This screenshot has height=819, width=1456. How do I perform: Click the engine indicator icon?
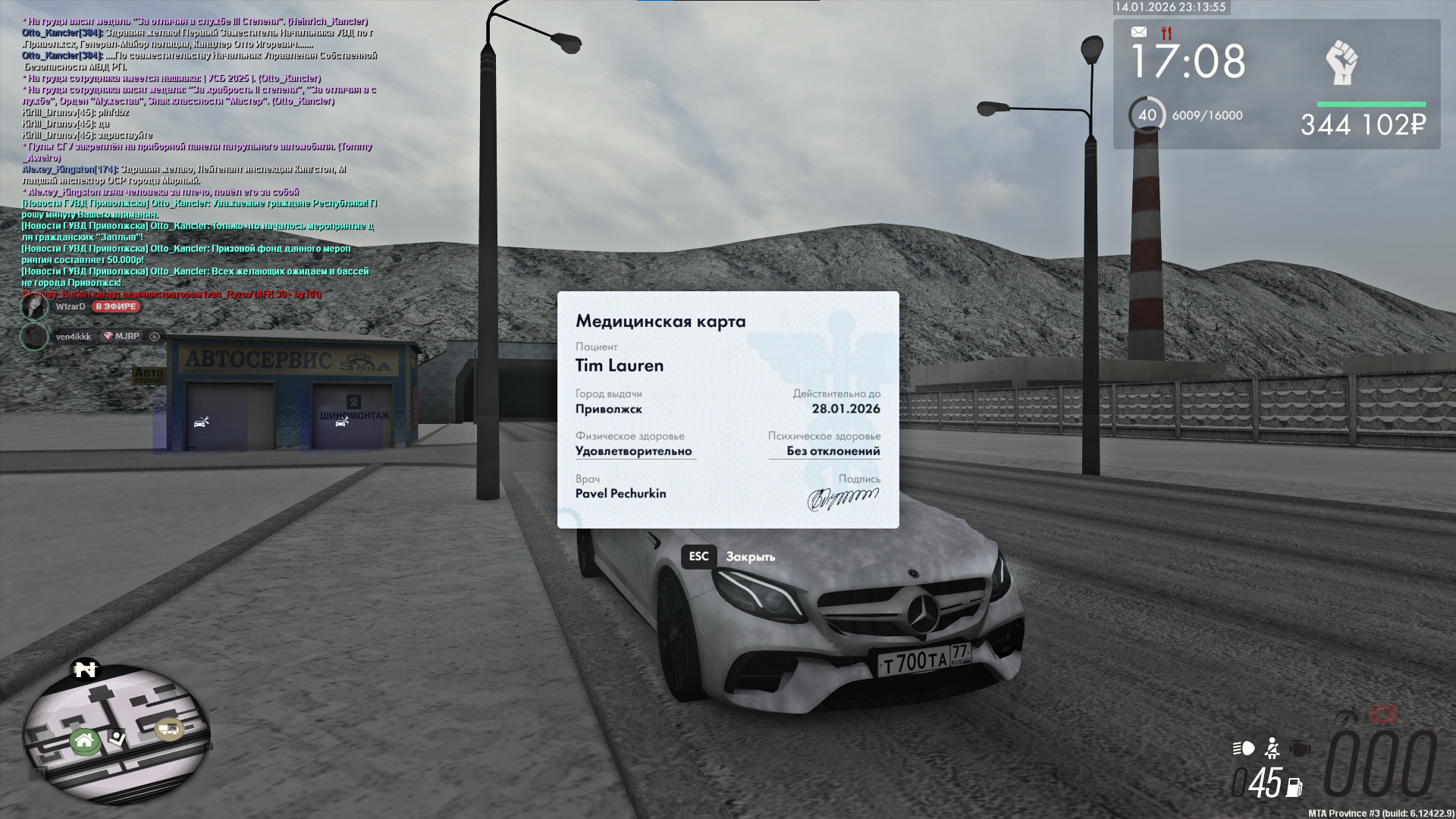[x=1300, y=748]
